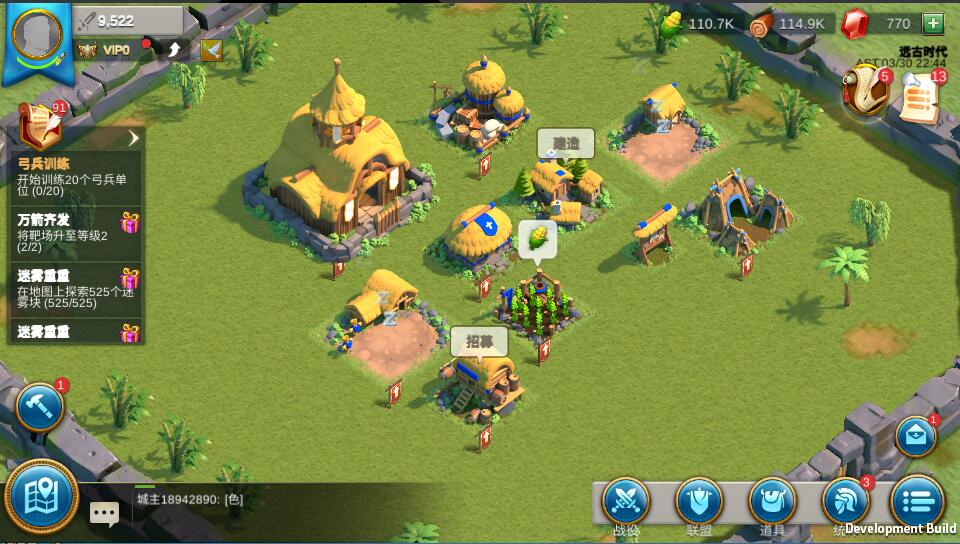This screenshot has height=544, width=960.
Task: Open the VIP0 panel
Action: coord(105,49)
